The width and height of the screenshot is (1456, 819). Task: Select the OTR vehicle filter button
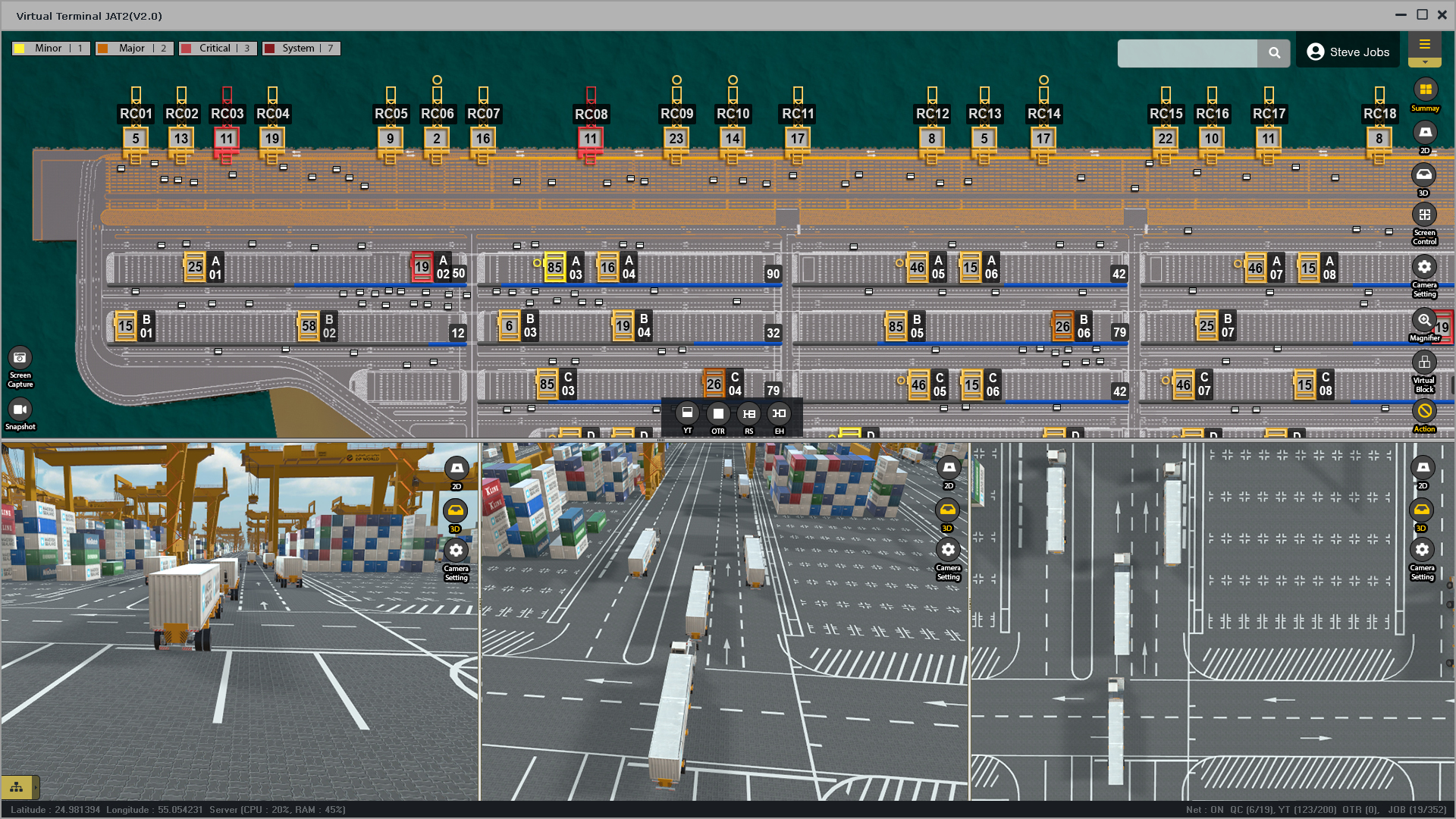718,413
